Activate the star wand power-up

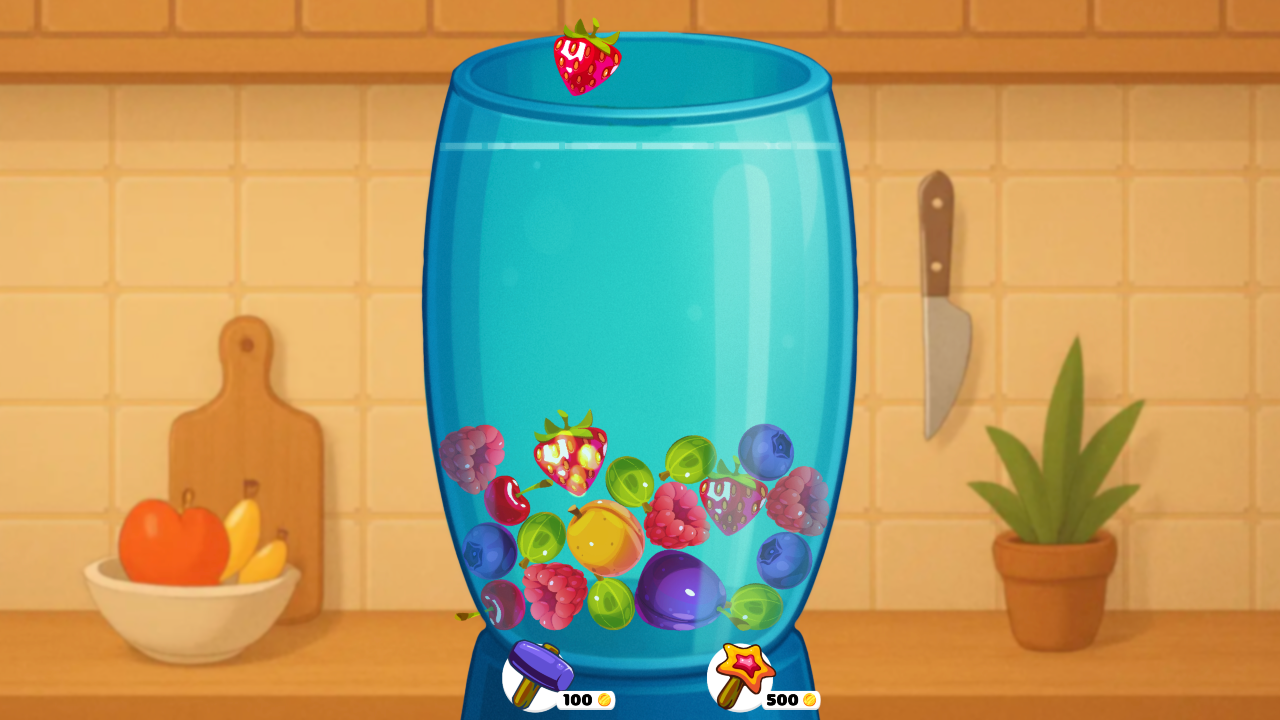click(745, 665)
